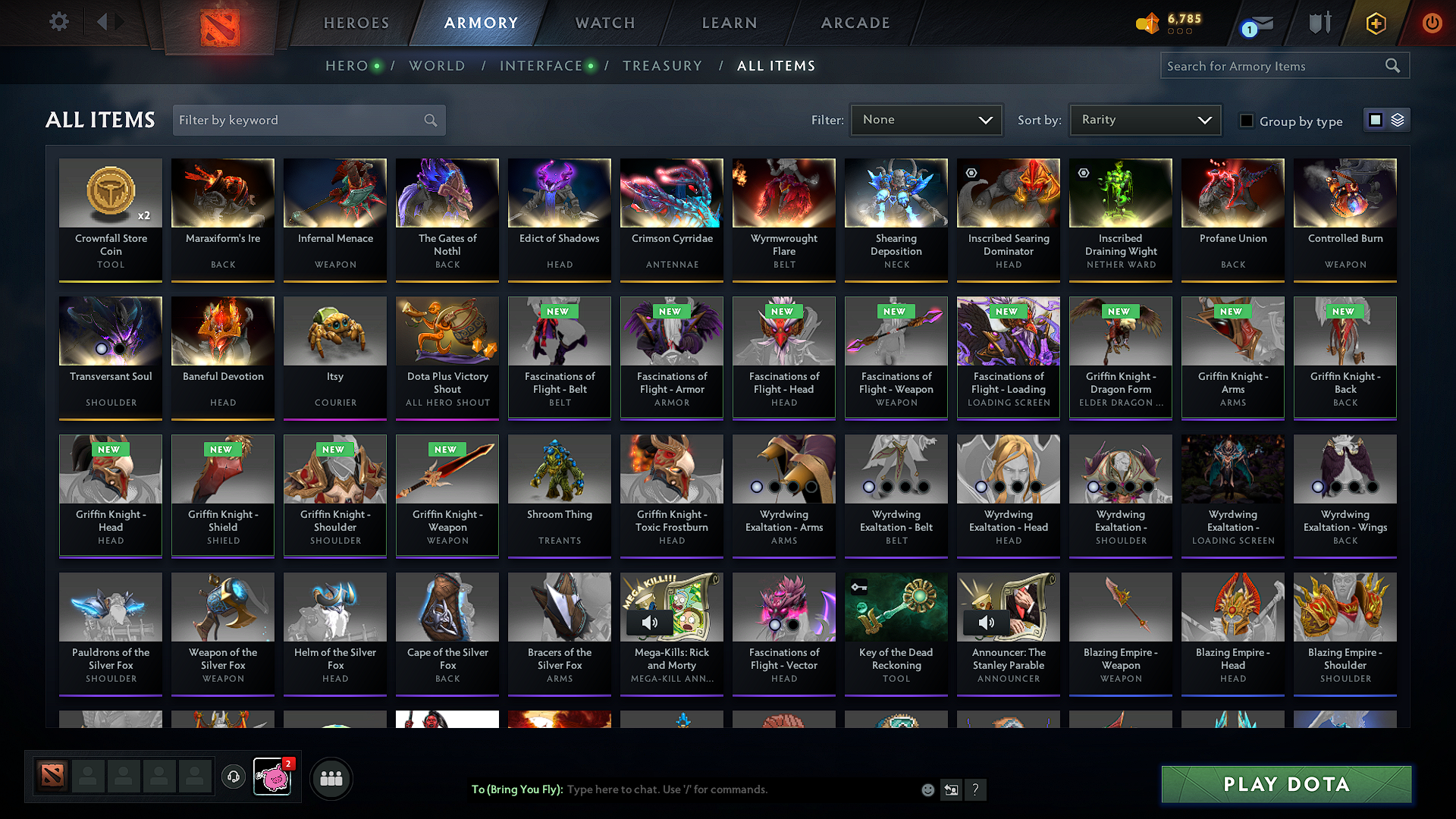
Task: Toggle grid view display mode
Action: [x=1377, y=120]
